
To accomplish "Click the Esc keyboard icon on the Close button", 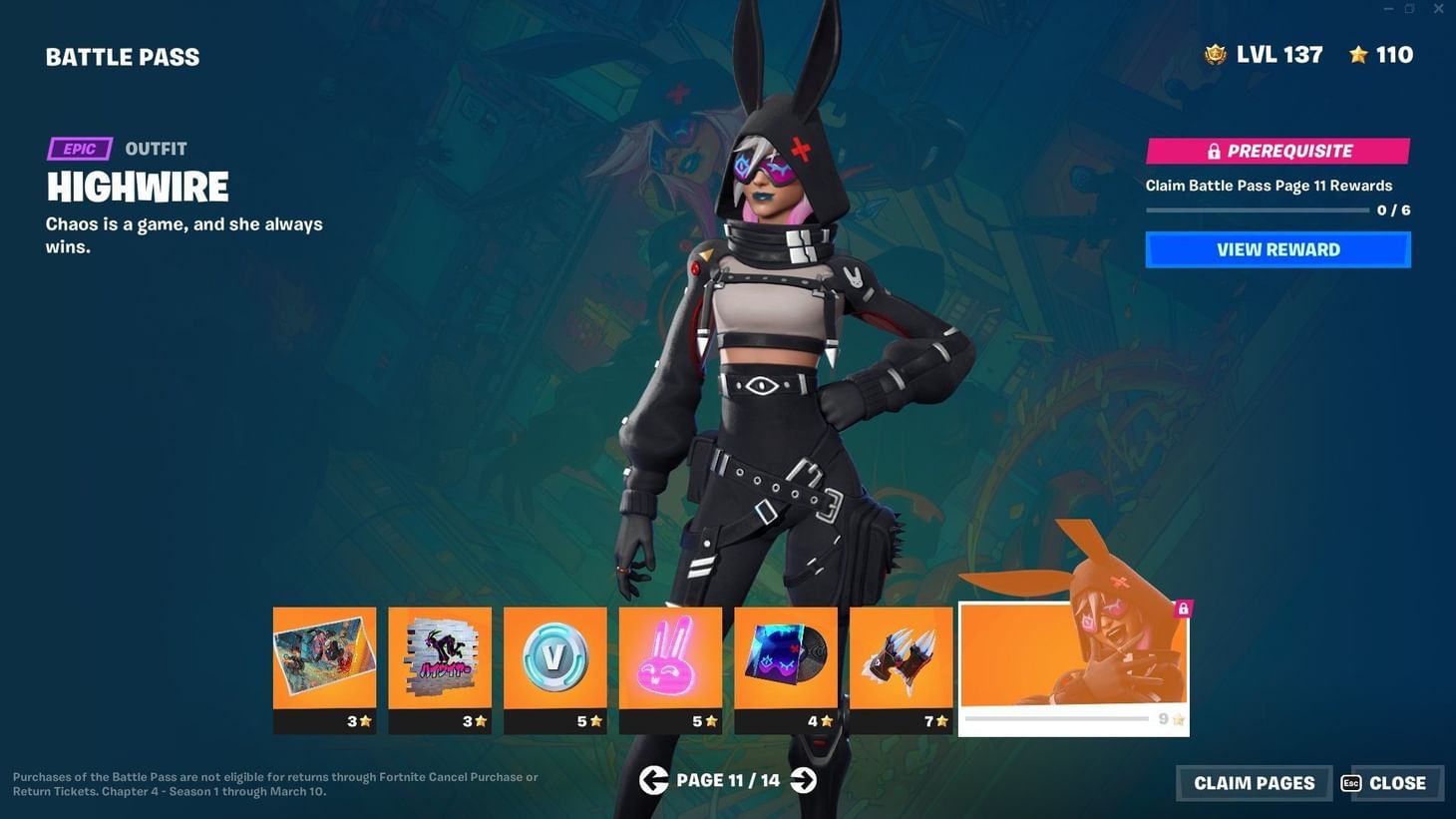I will [x=1352, y=783].
